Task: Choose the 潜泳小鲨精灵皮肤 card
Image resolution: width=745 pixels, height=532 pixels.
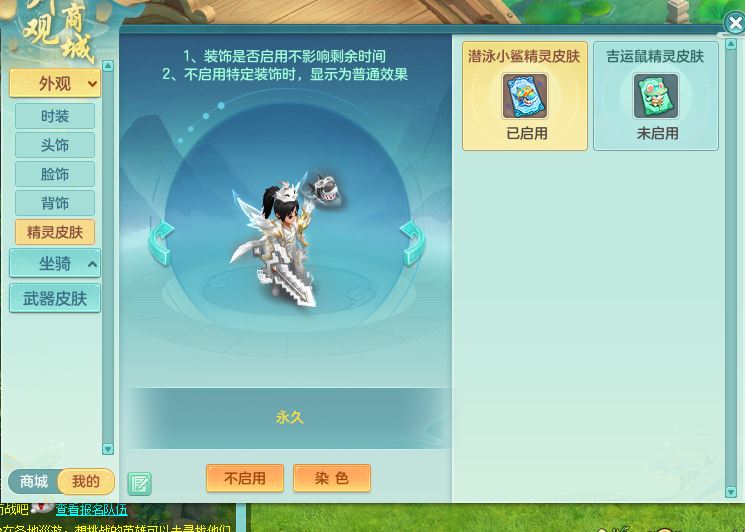Action: click(524, 96)
